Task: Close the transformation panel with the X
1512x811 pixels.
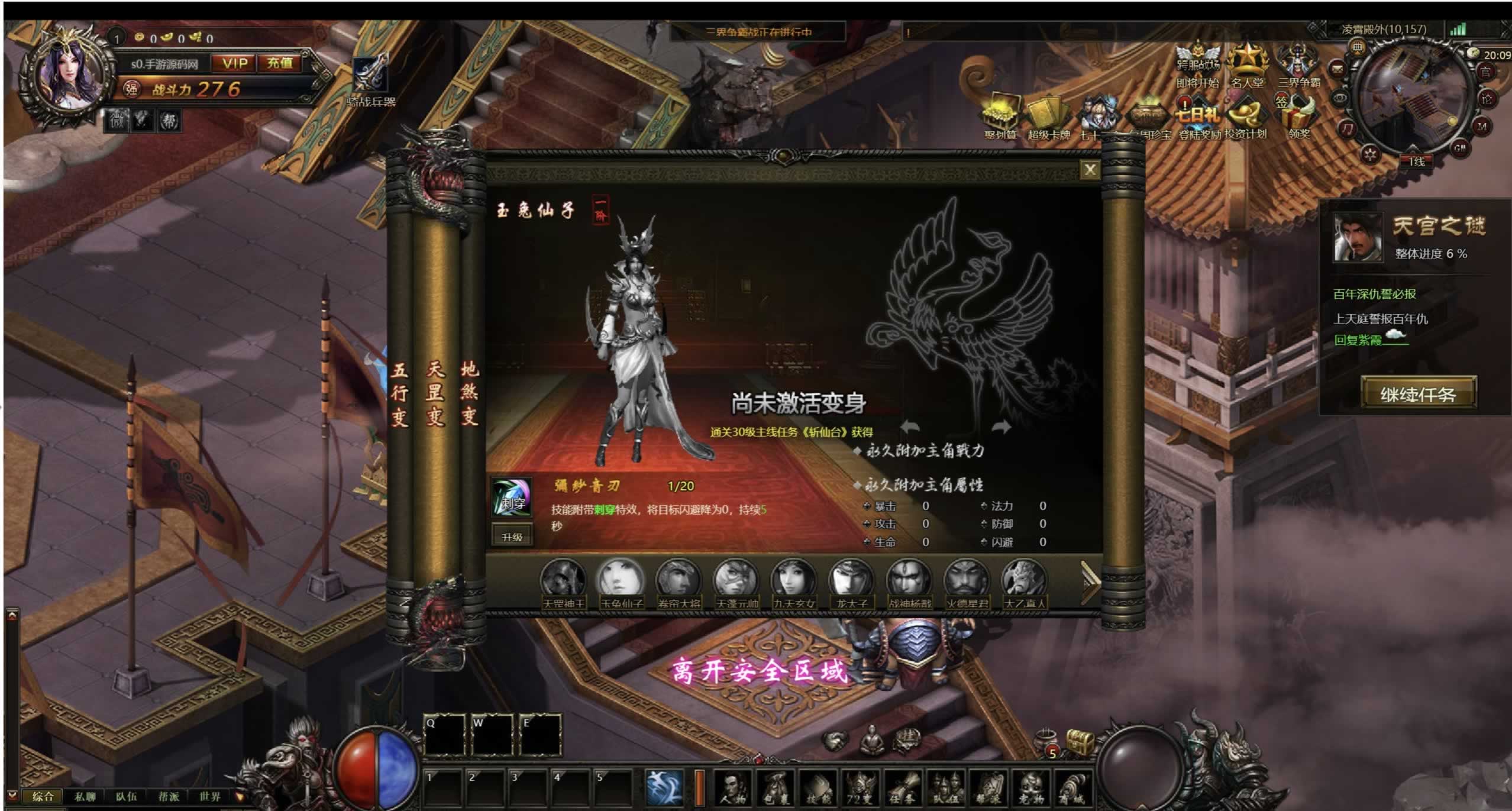Action: (x=1090, y=170)
